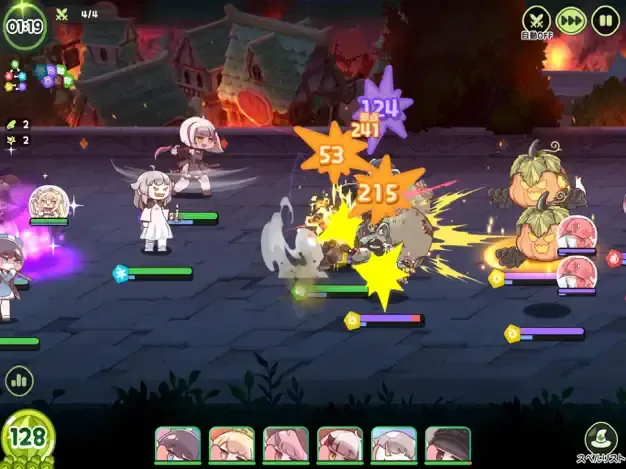Pause the battle

coord(605,20)
